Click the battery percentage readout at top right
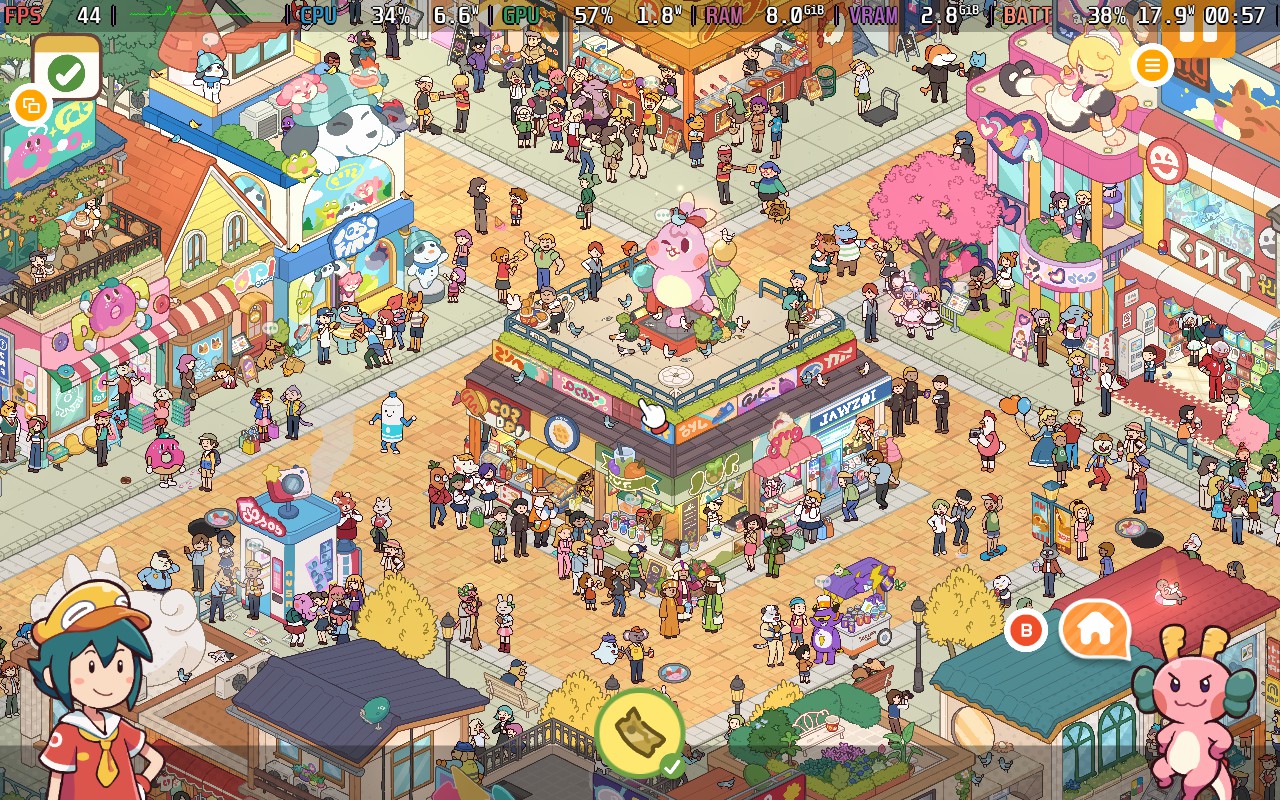This screenshot has width=1280, height=800. [x=1105, y=14]
